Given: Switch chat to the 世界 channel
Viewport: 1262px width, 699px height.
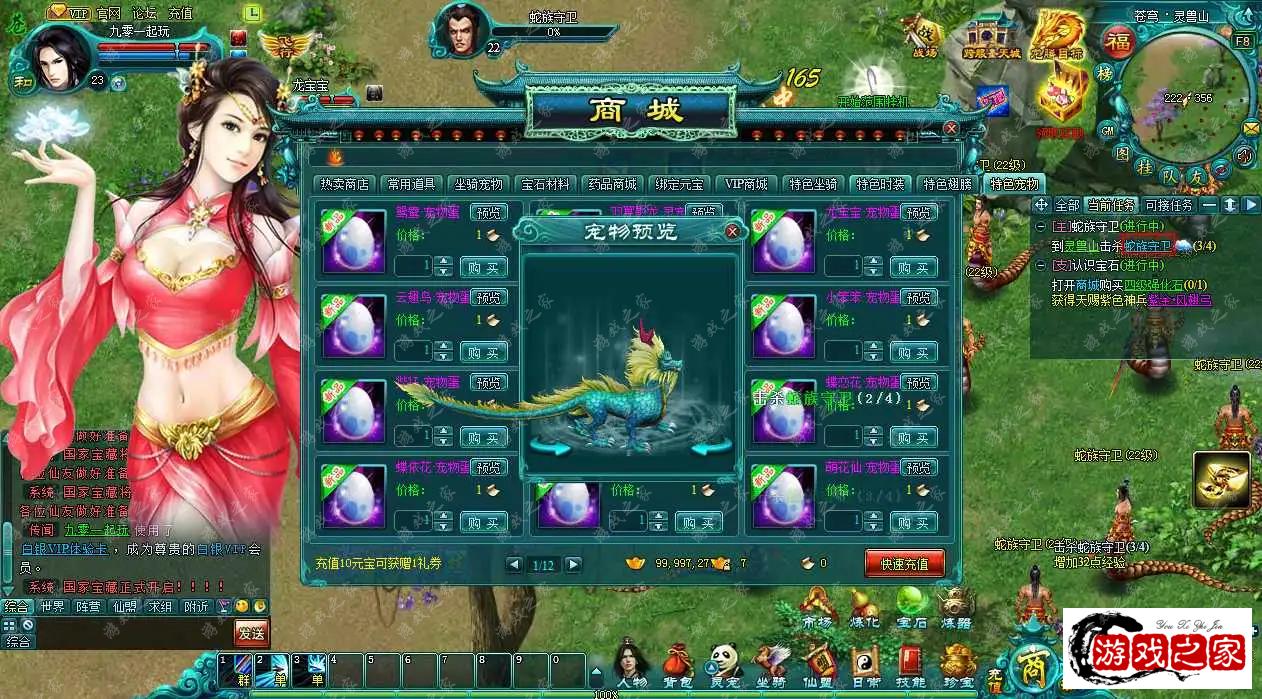Looking at the screenshot, I should click(52, 607).
